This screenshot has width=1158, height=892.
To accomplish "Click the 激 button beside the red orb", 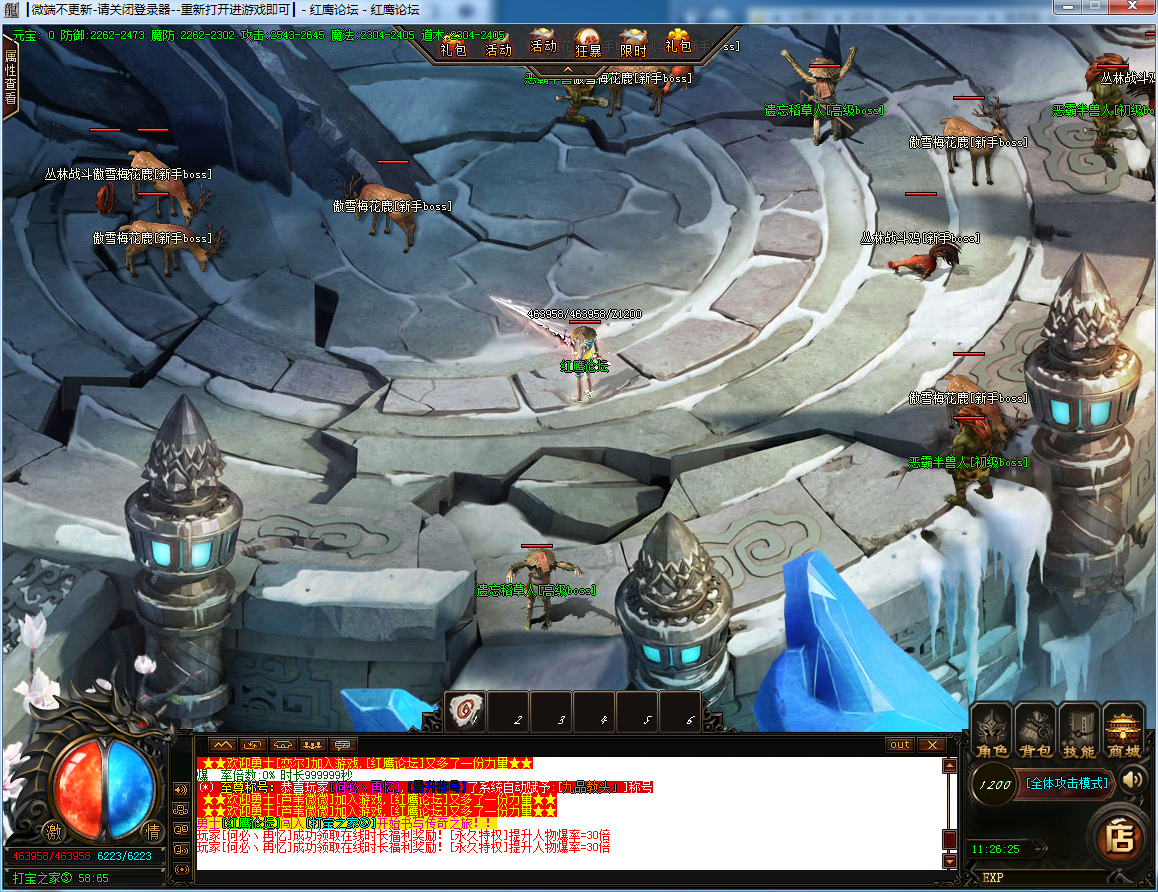I will pos(52,831).
